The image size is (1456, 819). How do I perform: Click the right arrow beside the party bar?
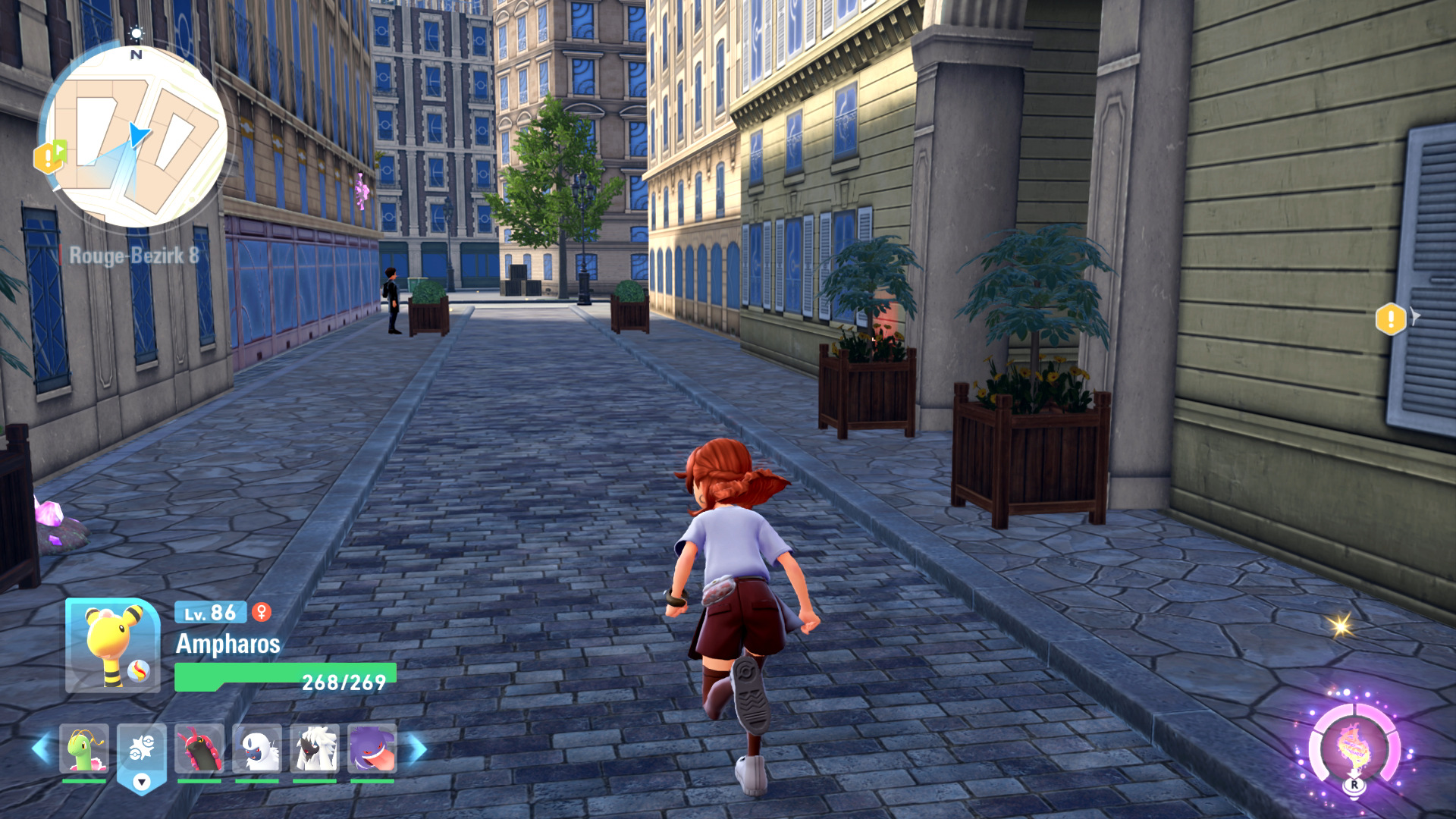[418, 748]
